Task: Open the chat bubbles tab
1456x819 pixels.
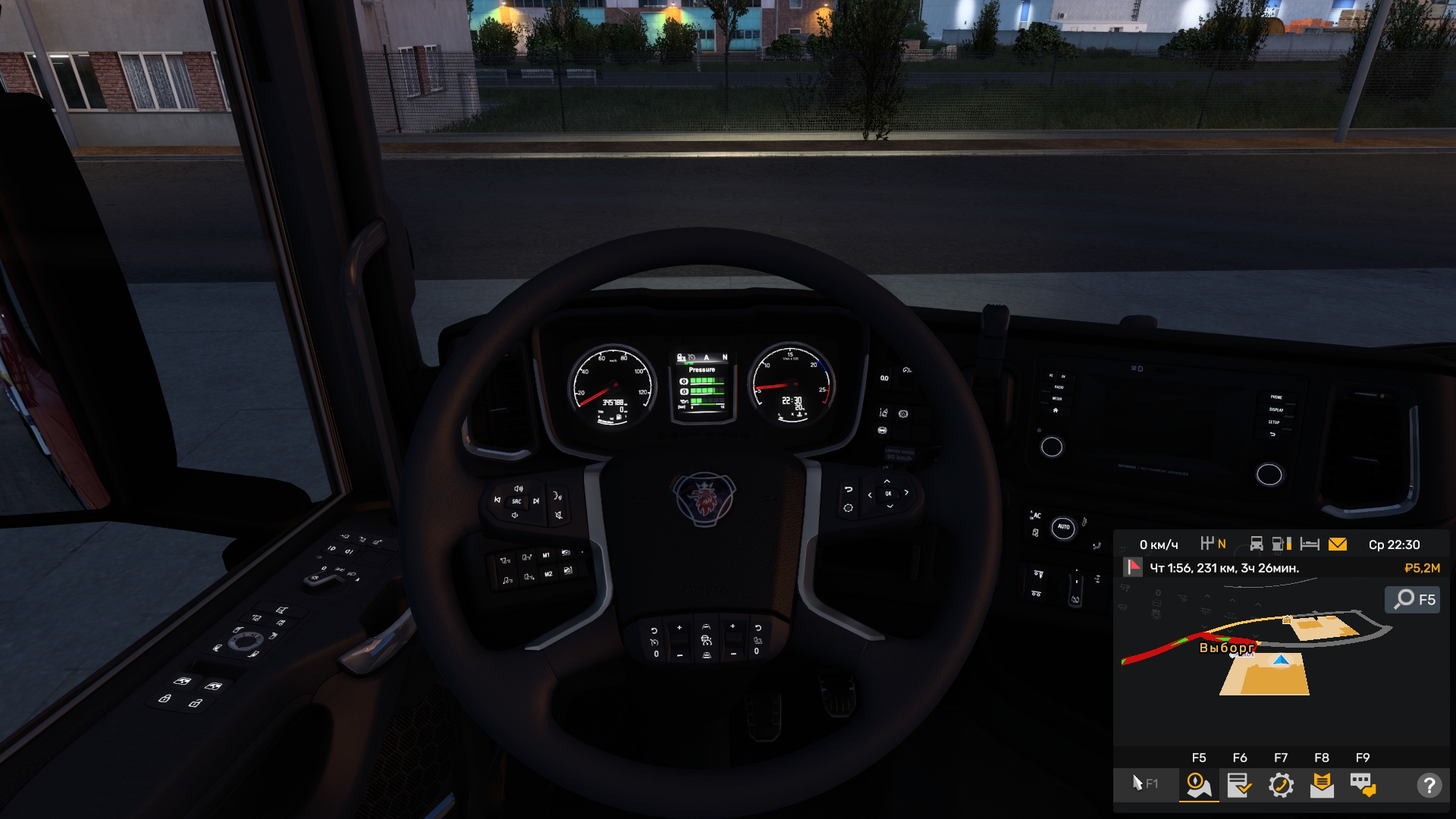Action: pos(1363,785)
